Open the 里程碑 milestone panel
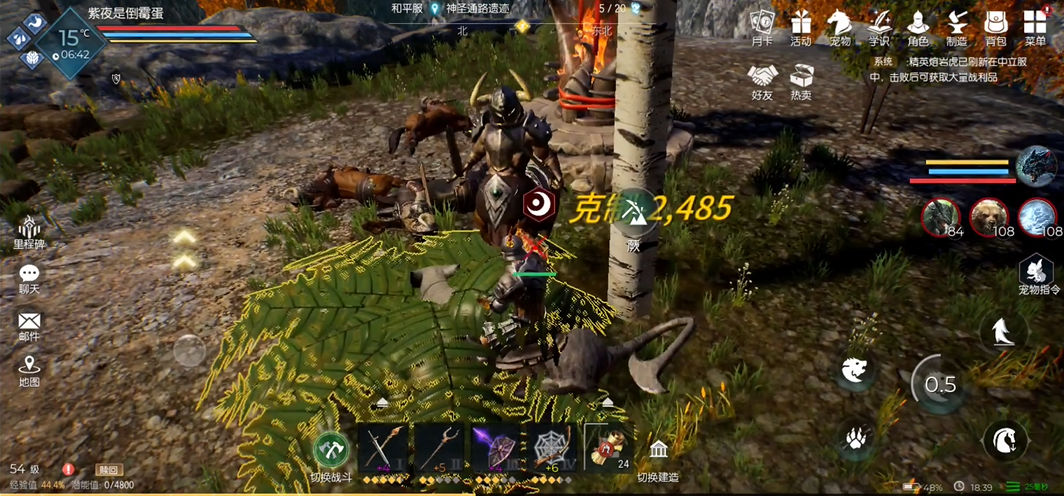 [29, 231]
